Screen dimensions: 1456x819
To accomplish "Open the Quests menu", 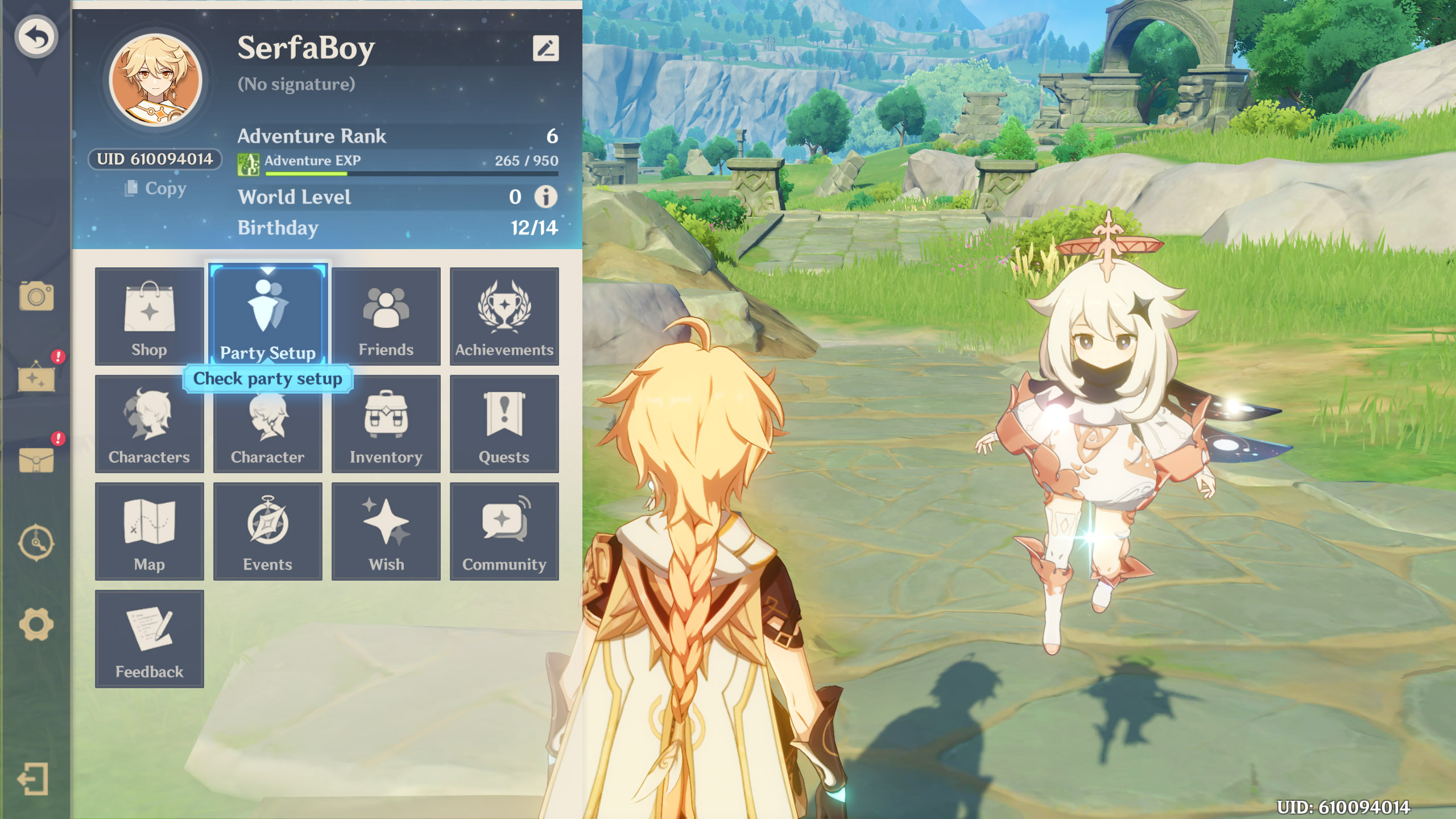I will (x=504, y=424).
